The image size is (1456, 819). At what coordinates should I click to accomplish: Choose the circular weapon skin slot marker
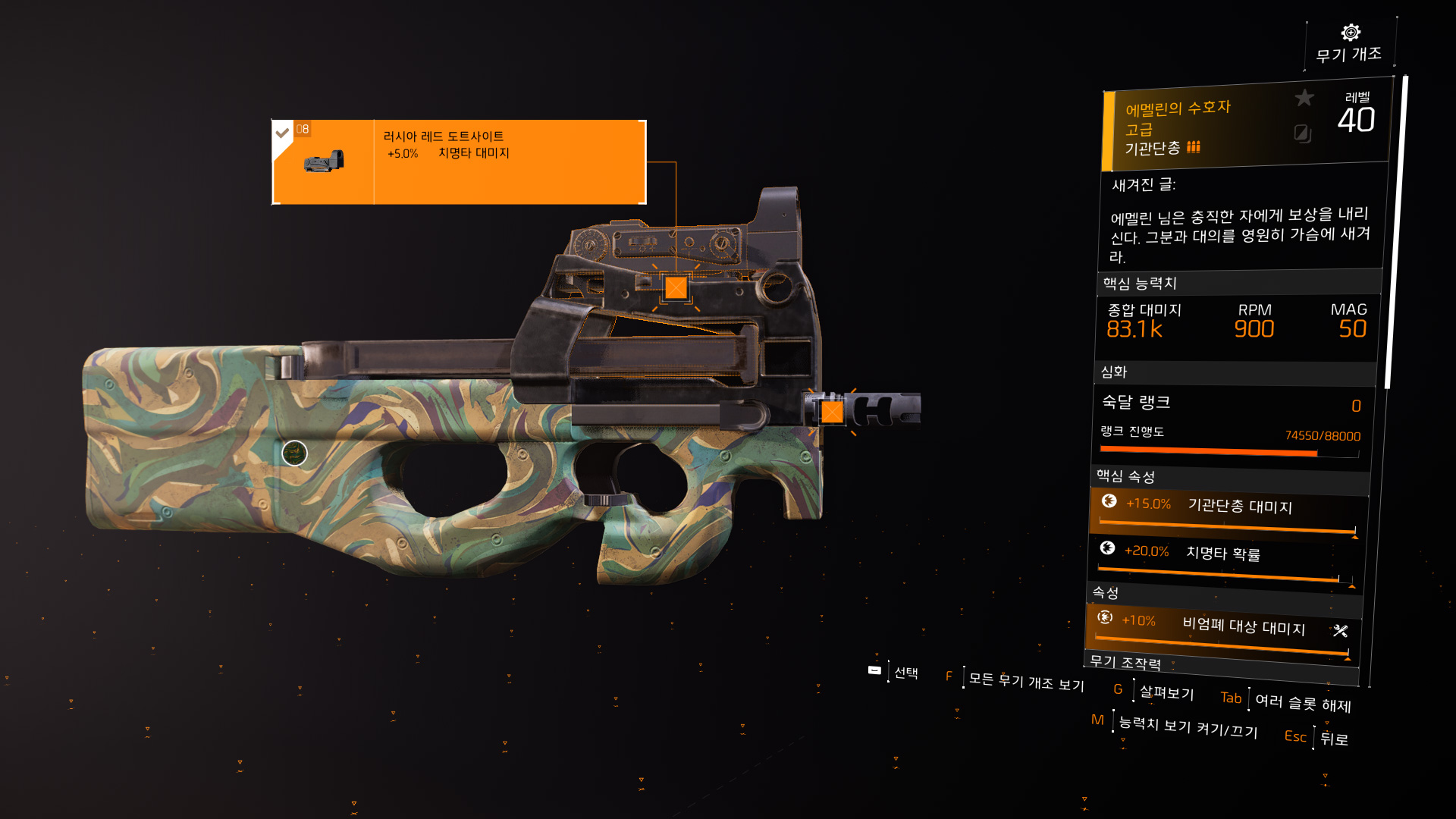294,453
